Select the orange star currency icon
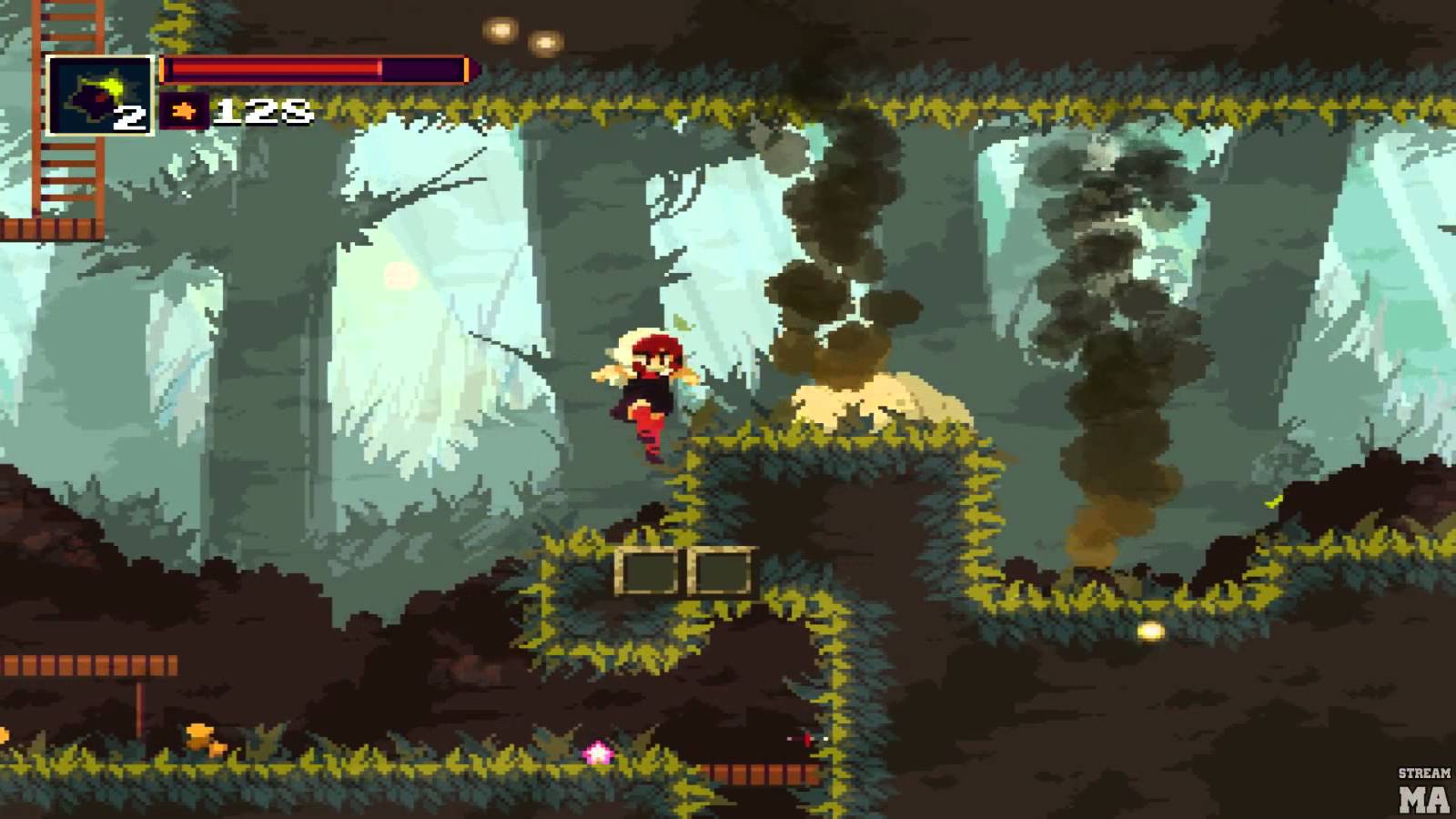1456x819 pixels. click(x=185, y=111)
